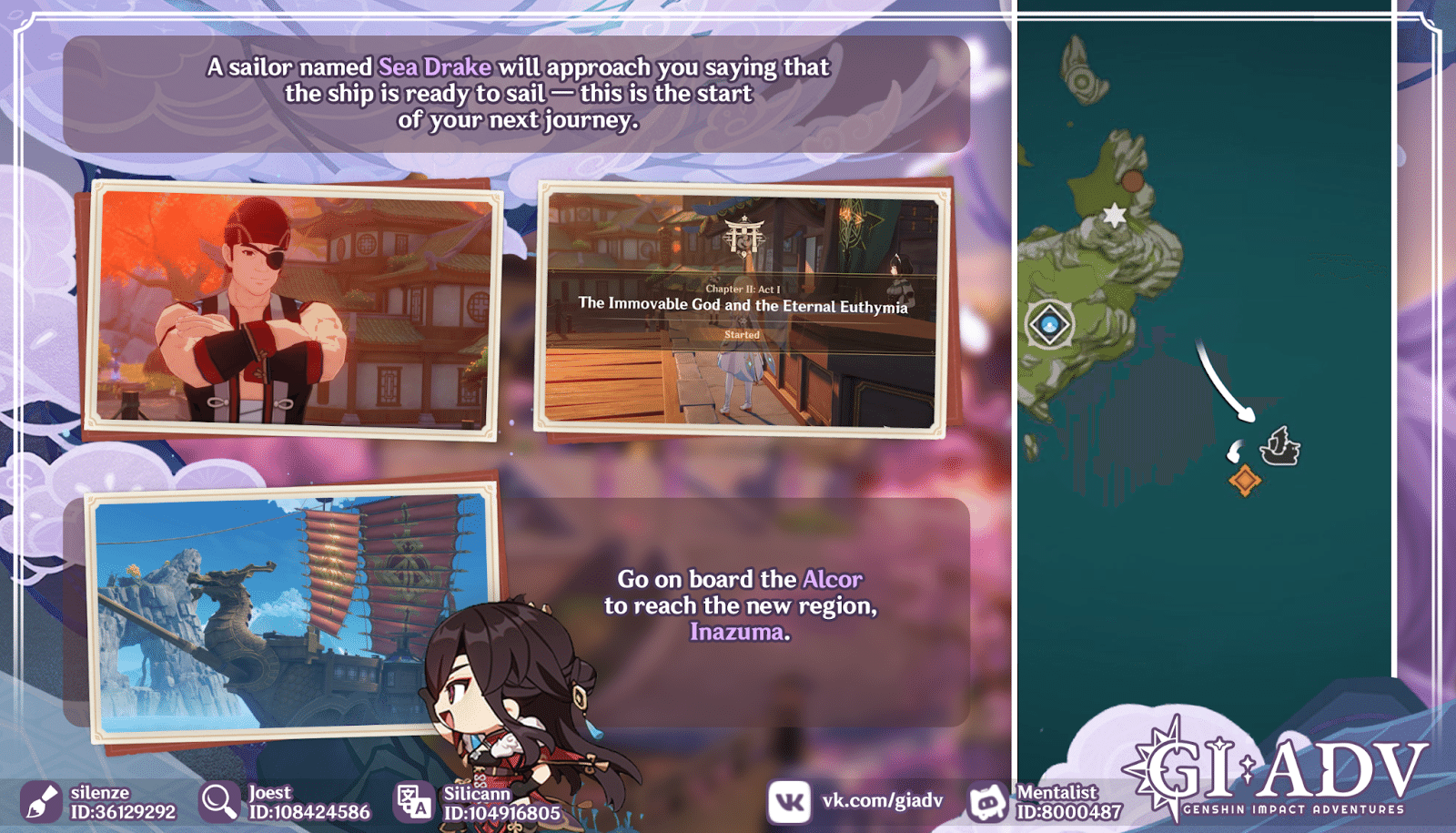Select the black ship icon on the map

(x=1280, y=445)
